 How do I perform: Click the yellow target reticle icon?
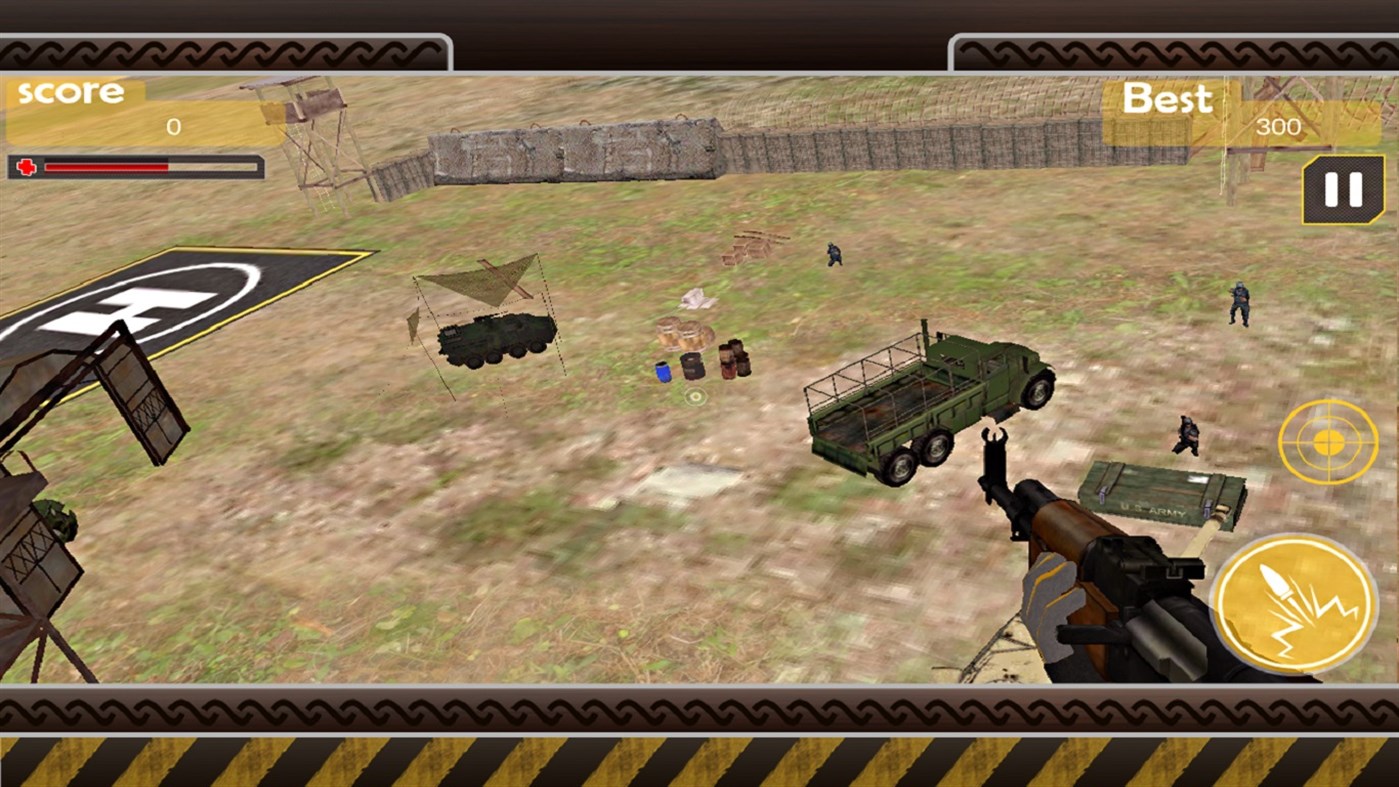pos(1327,440)
